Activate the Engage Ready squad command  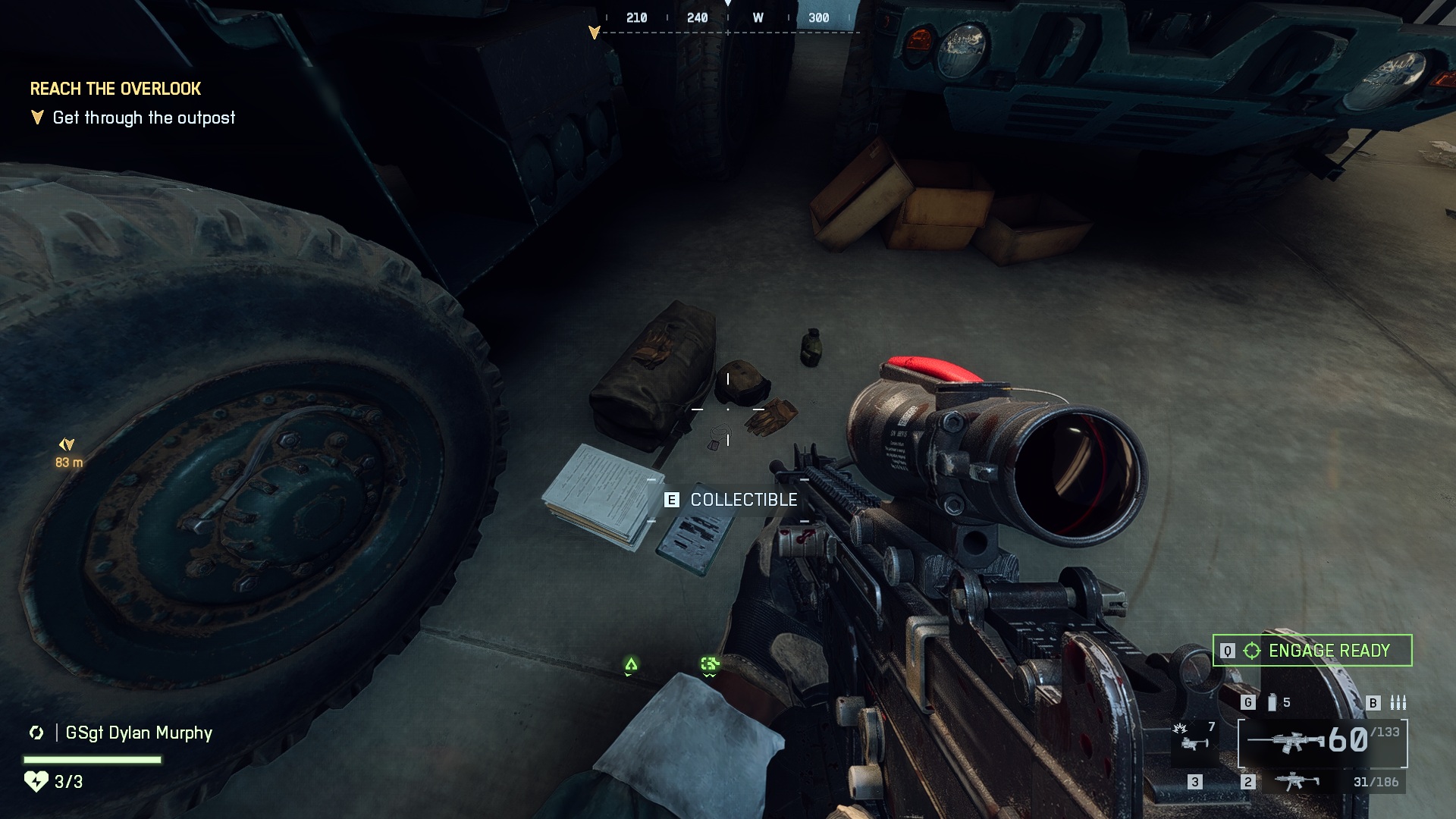coord(1313,651)
